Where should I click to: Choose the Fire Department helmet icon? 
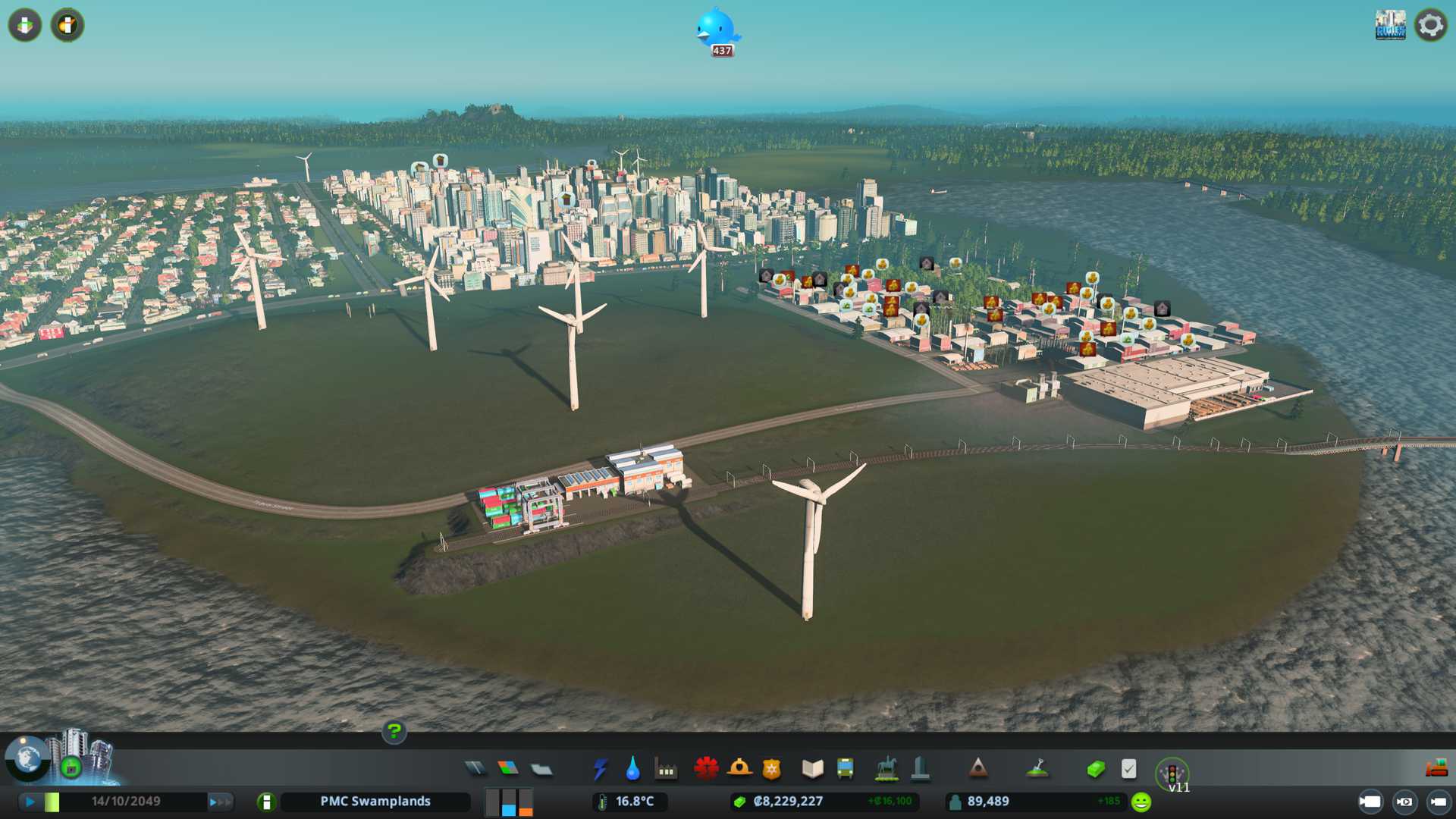click(739, 769)
